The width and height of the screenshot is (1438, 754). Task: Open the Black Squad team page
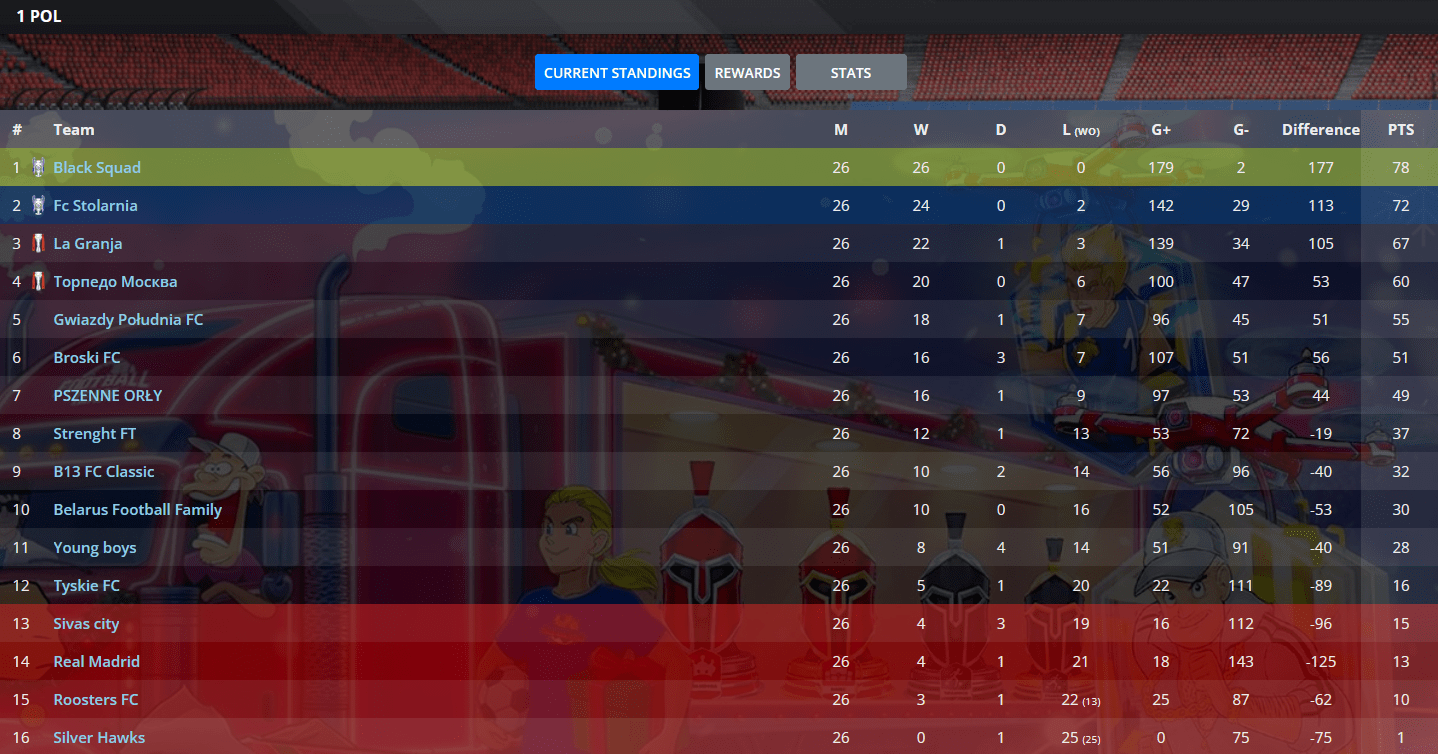click(x=97, y=168)
